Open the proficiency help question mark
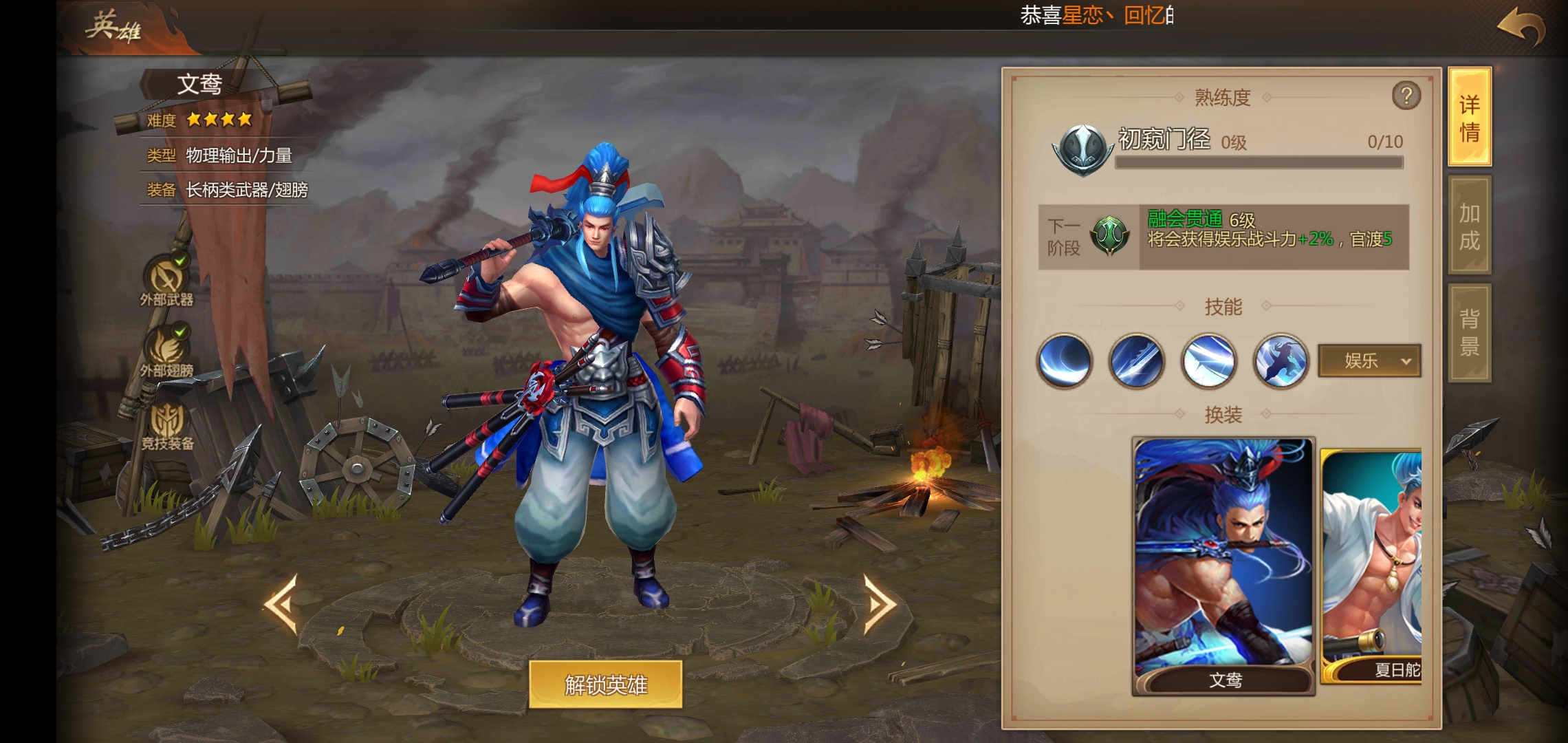The height and width of the screenshot is (743, 1568). [x=1406, y=96]
